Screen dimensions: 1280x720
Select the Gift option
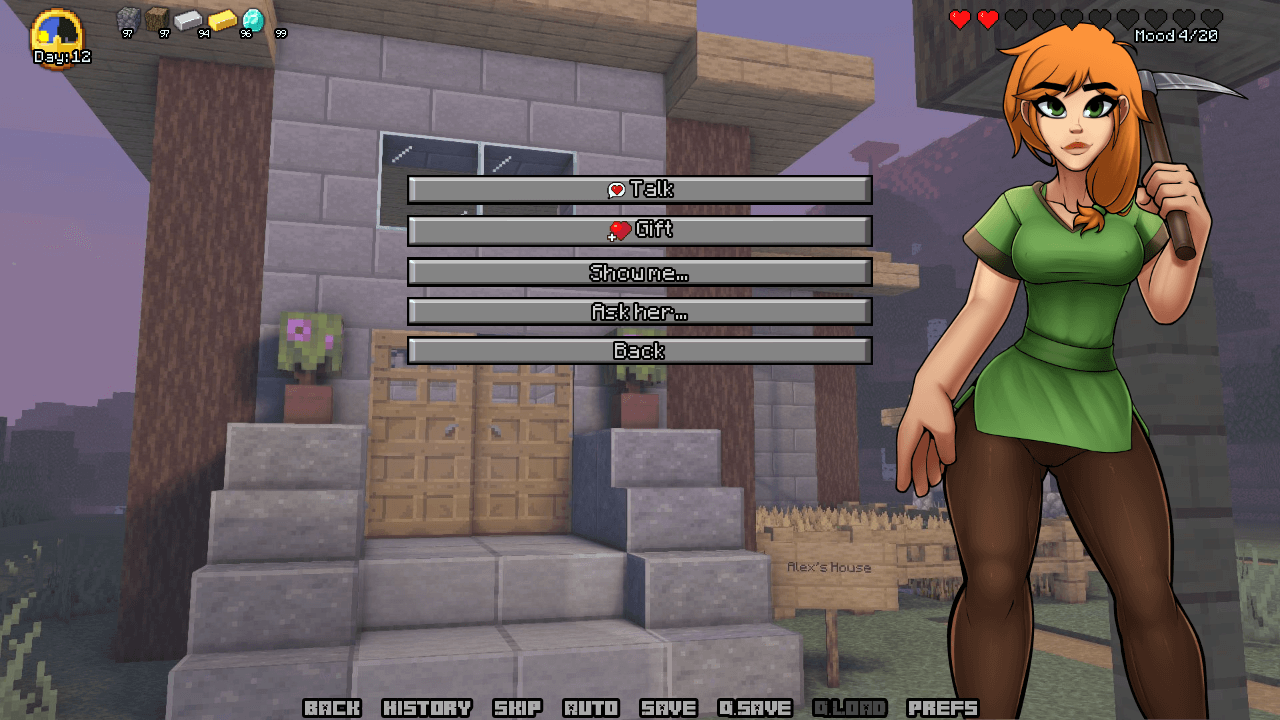click(x=640, y=230)
